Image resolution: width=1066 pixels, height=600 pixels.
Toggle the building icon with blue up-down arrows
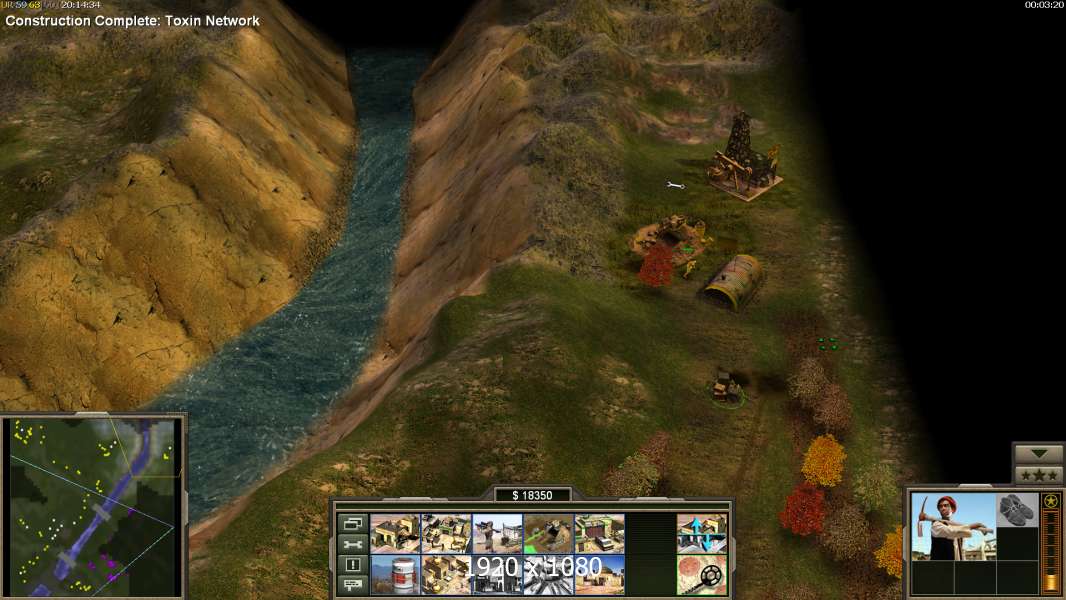701,533
